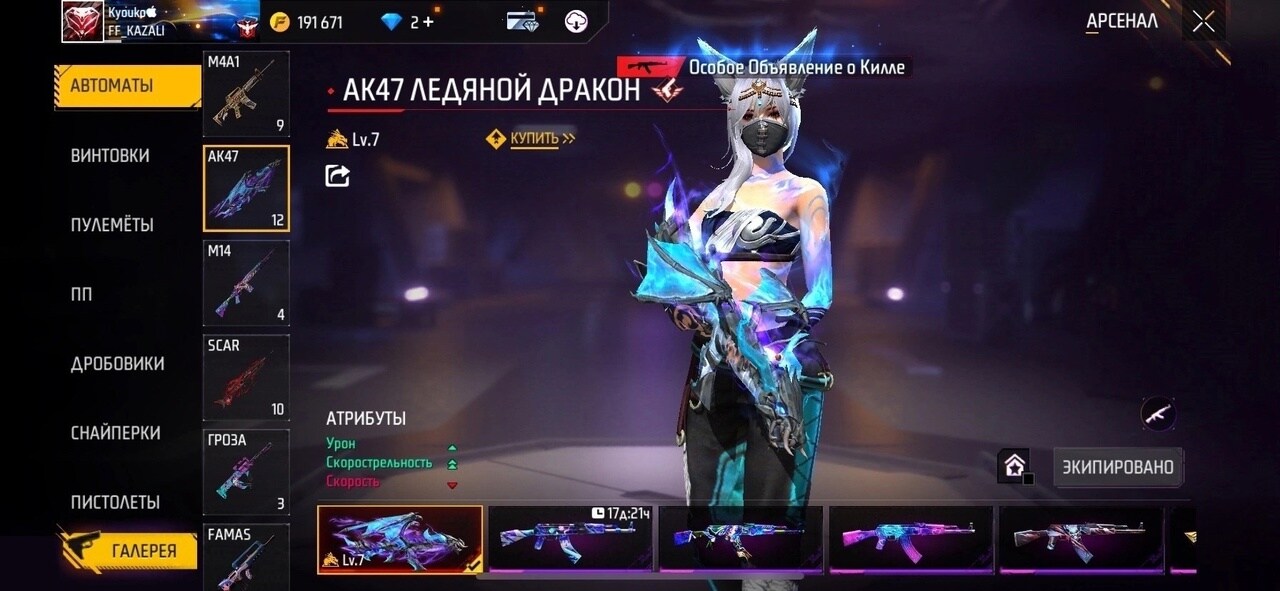Choose the M14 weapon tile

click(x=246, y=283)
